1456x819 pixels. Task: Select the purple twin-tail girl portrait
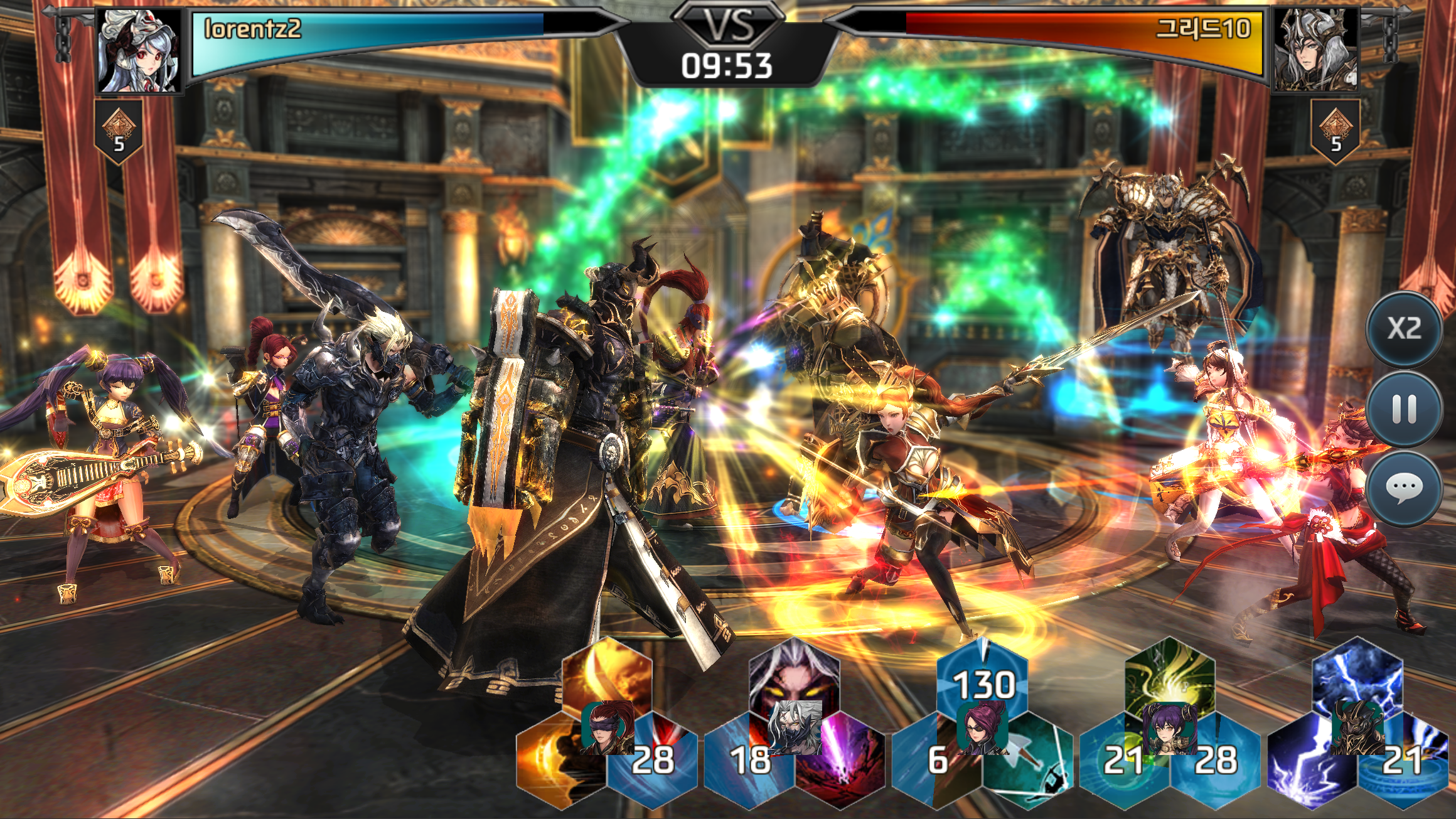coord(1170,728)
